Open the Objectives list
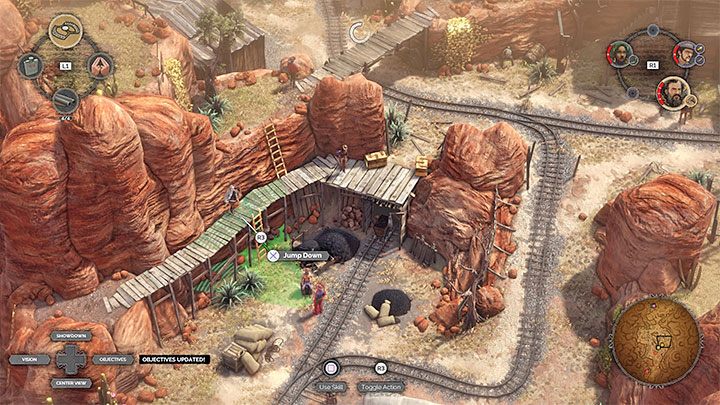Screen dimensions: 720x405 [112, 358]
